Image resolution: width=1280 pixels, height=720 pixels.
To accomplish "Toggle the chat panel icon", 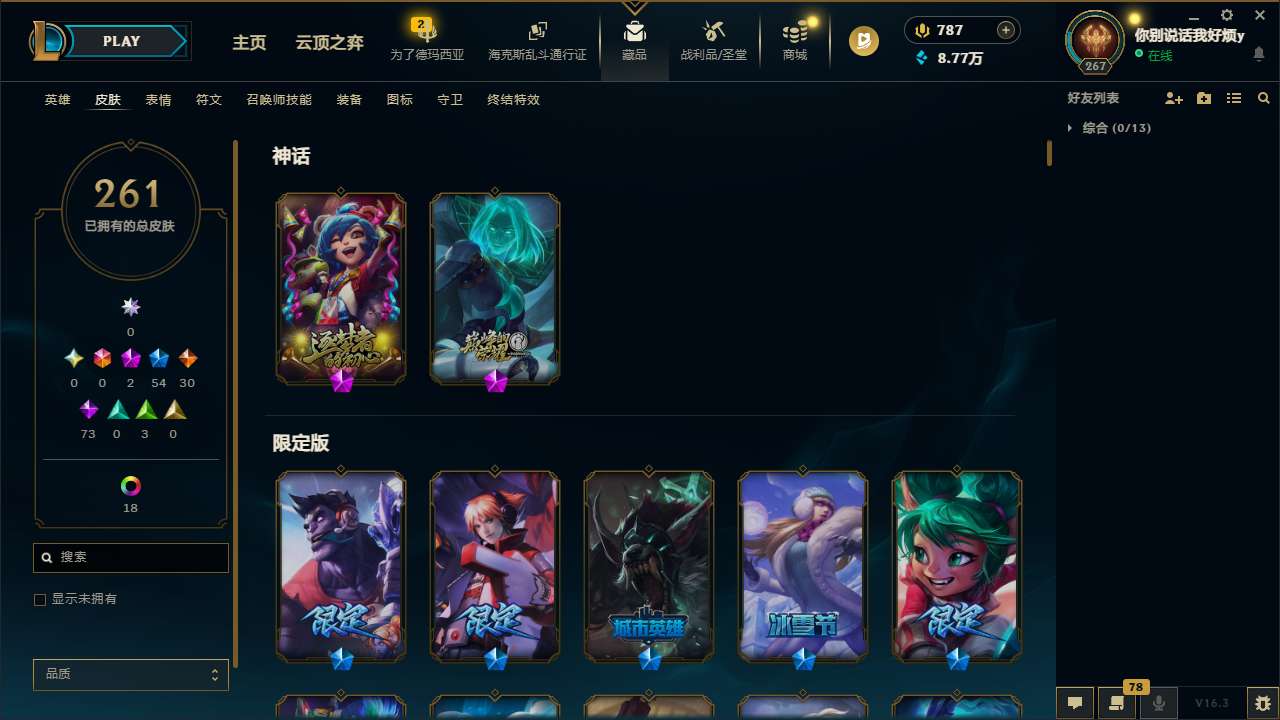I will click(1074, 702).
